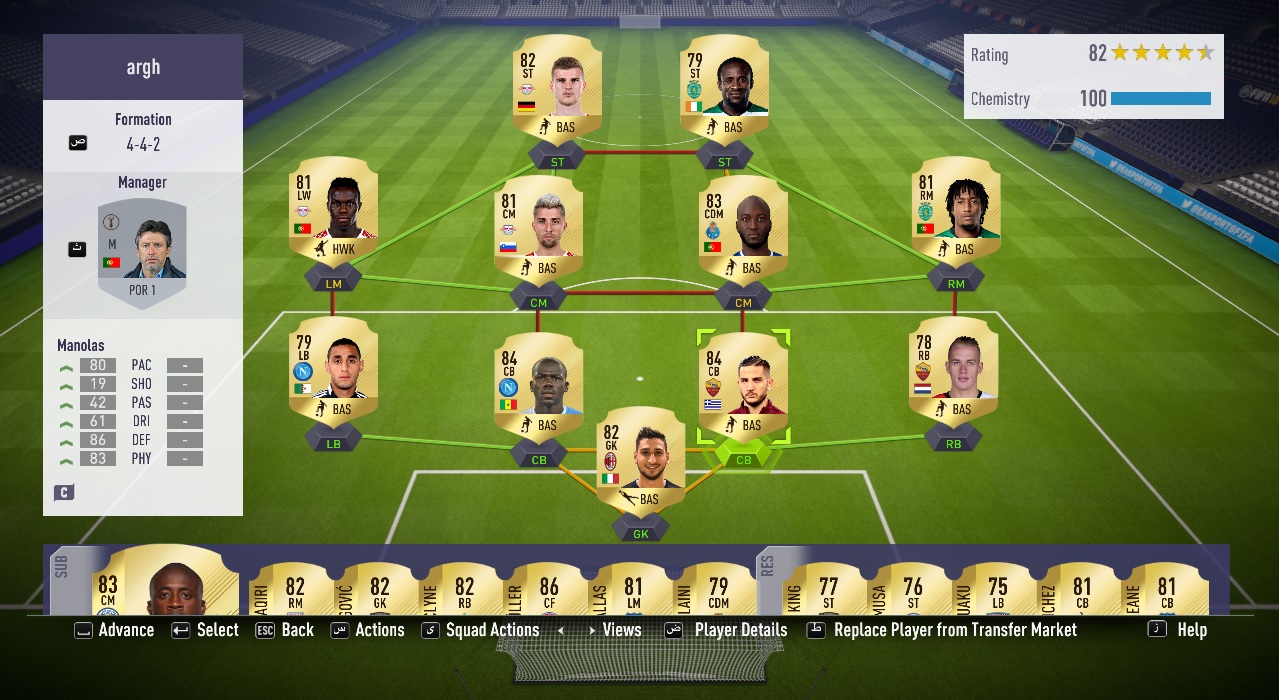Pick the 81-rated right midfielder card
1279x700 pixels.
point(953,212)
